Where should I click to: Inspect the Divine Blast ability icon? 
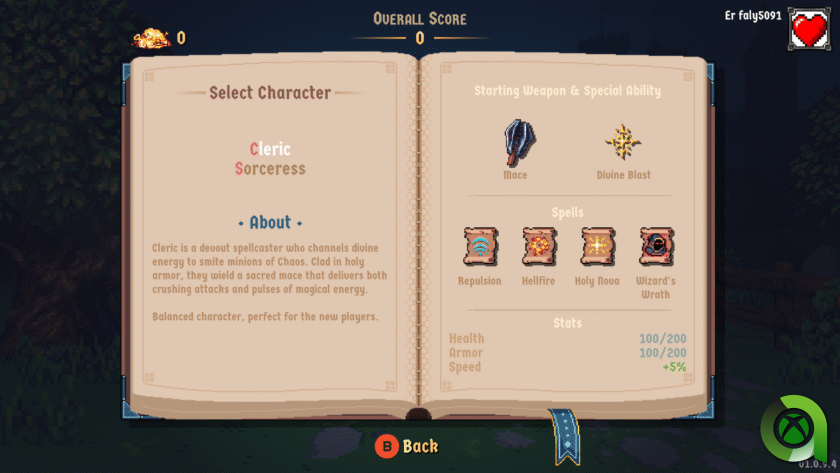pyautogui.click(x=623, y=142)
